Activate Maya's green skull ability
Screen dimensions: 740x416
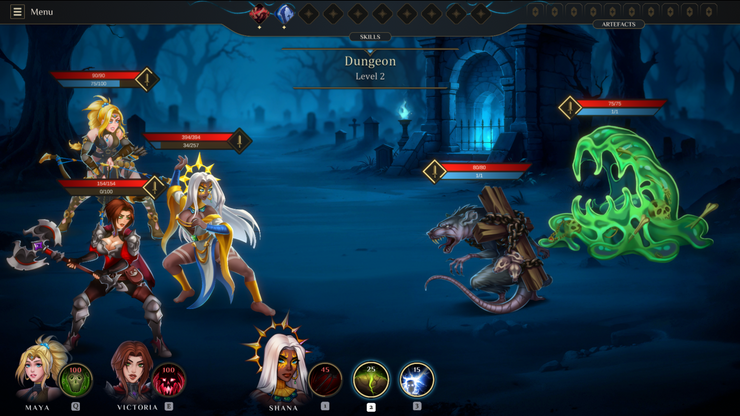point(76,380)
